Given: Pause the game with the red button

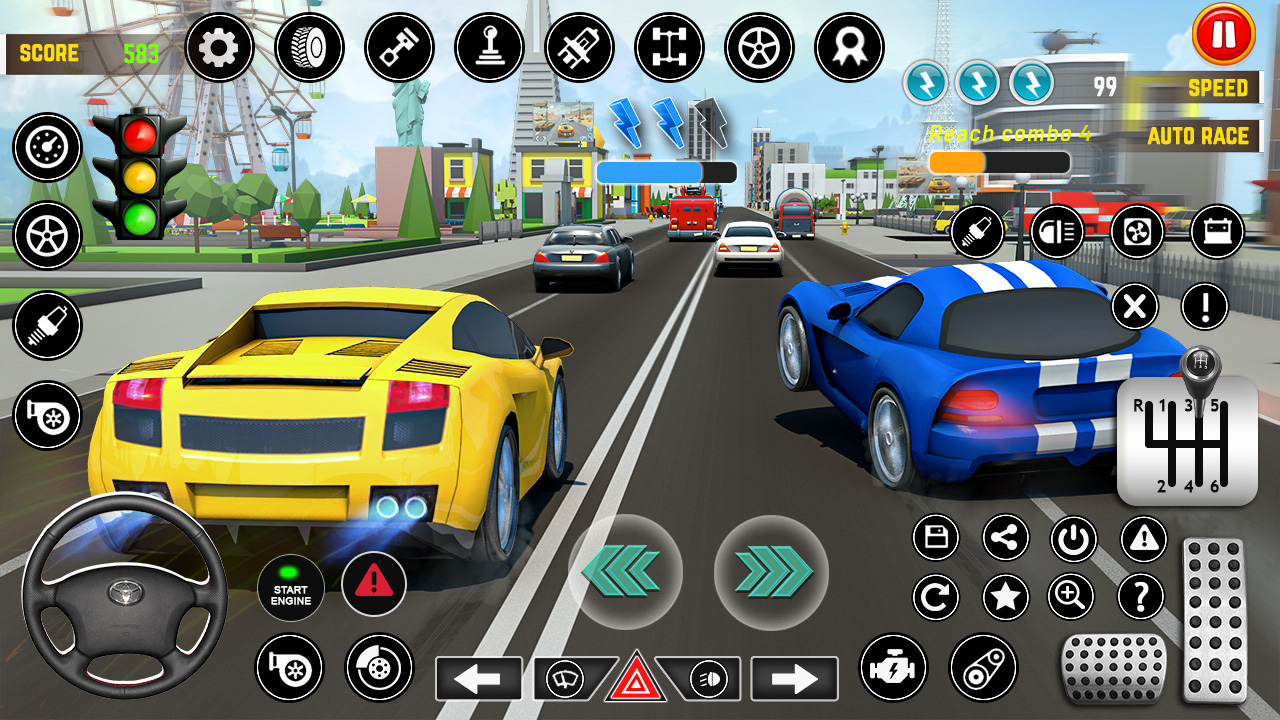Looking at the screenshot, I should (1223, 35).
